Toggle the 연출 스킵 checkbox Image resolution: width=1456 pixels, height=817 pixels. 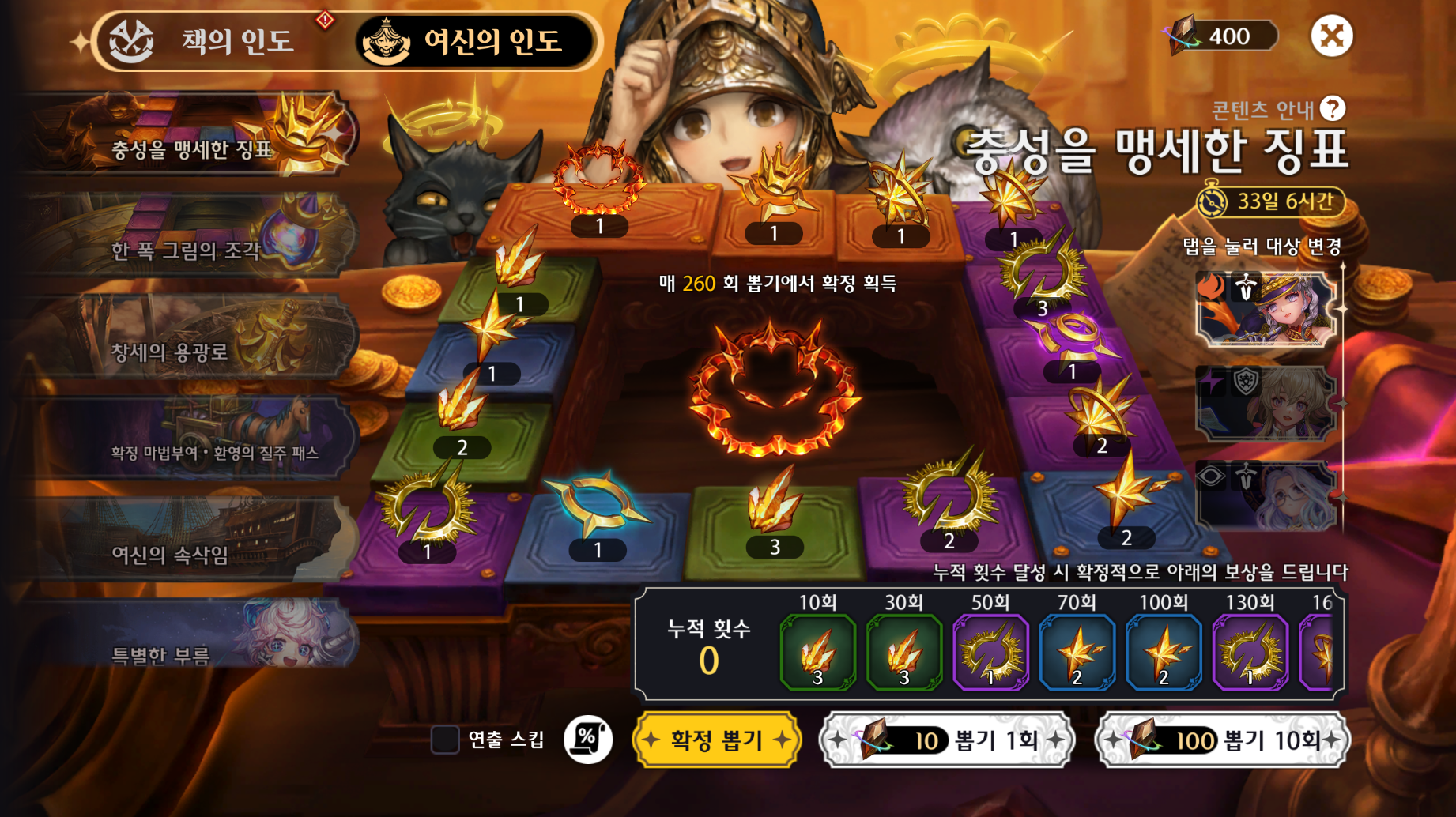[x=445, y=740]
